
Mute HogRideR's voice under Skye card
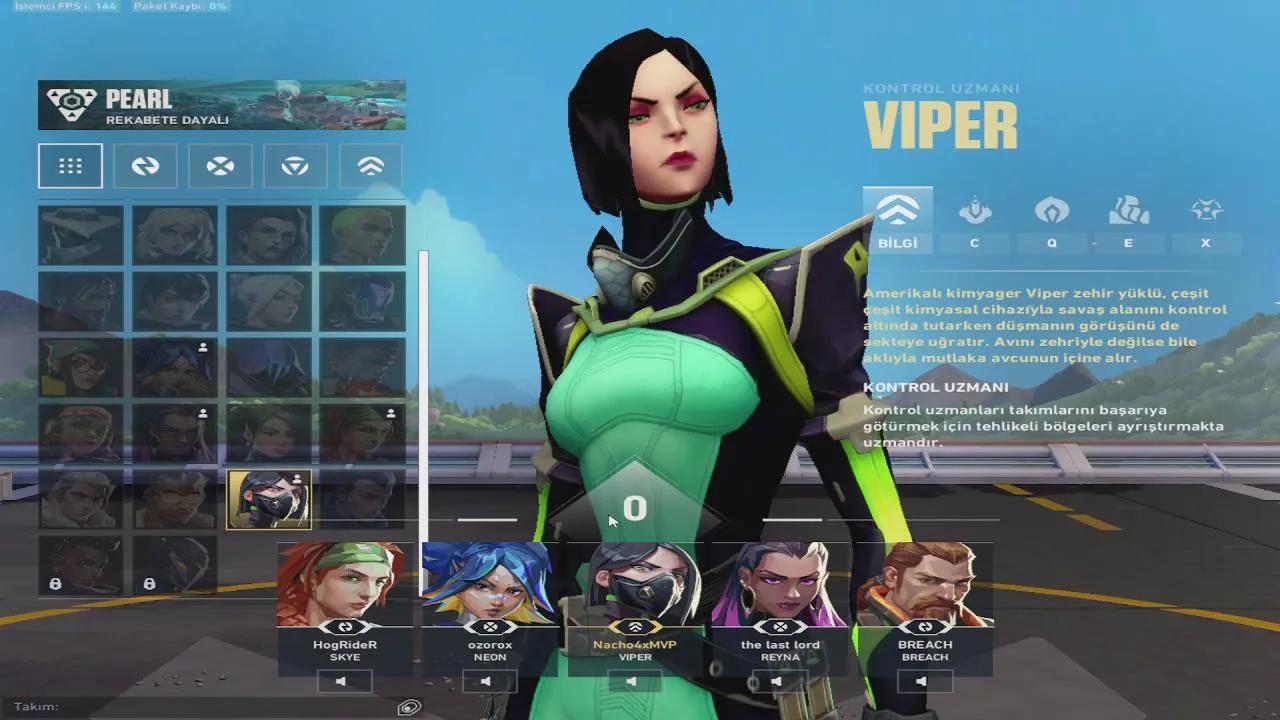(x=345, y=682)
